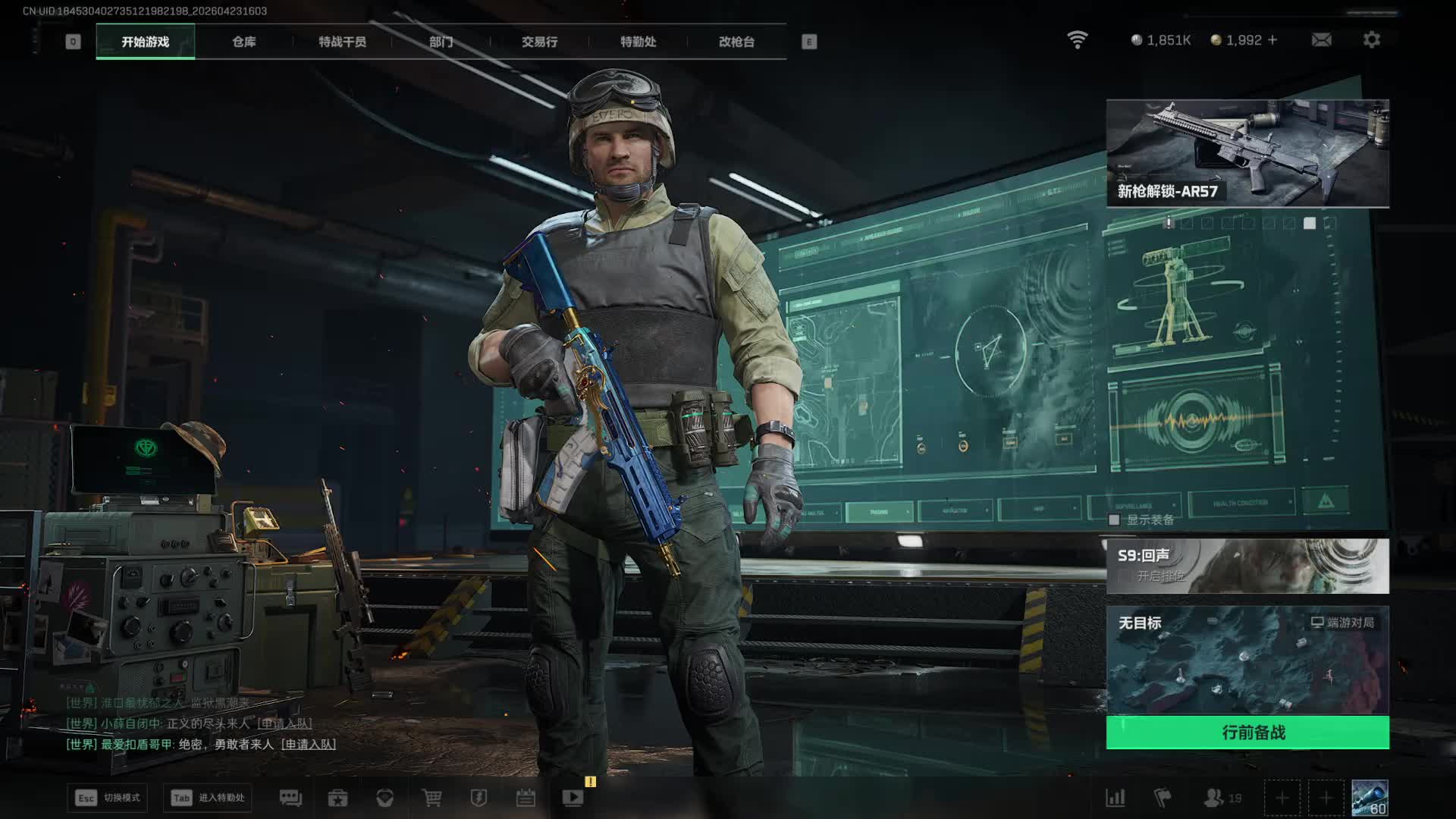Viewport: 1456px width, 819px height.
Task: Open the shopping cart store icon
Action: coord(431,798)
